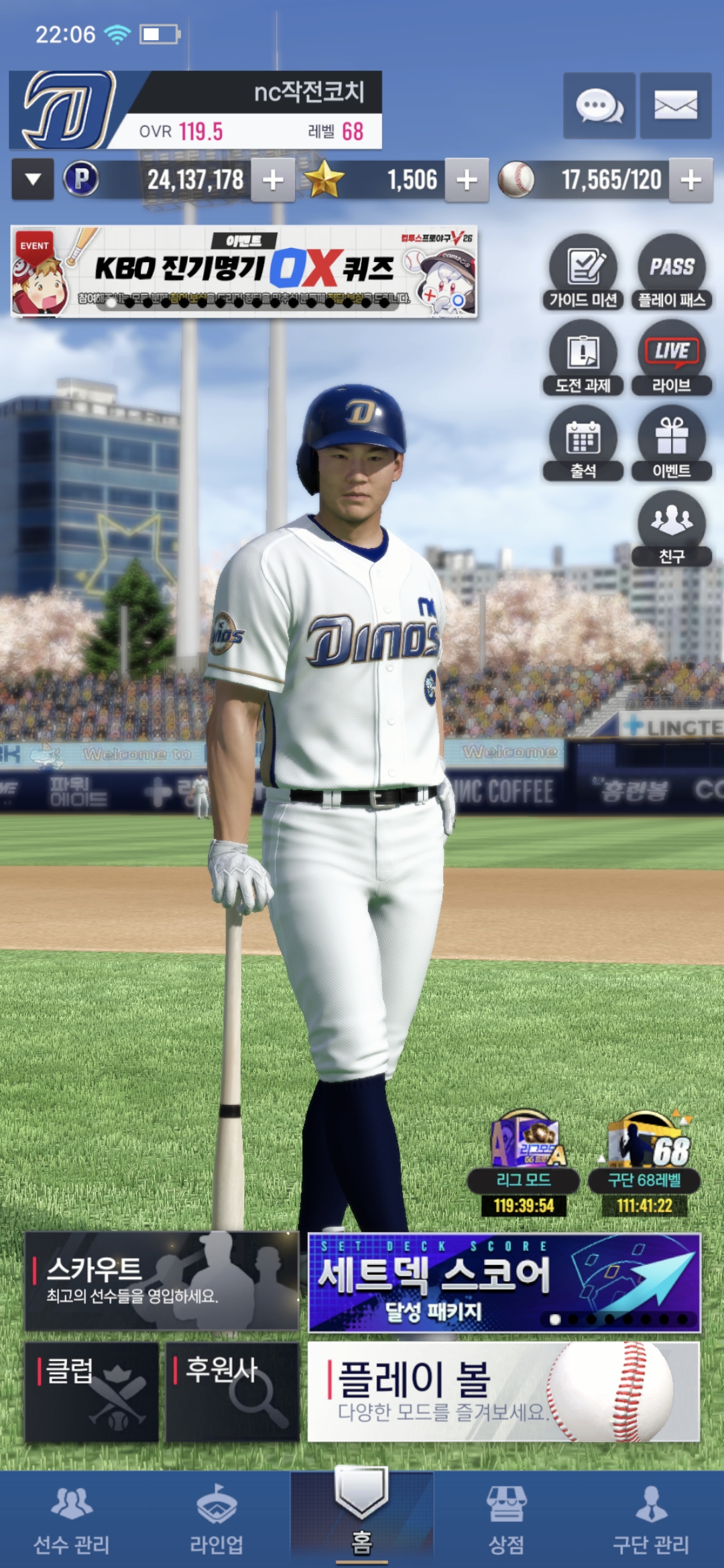
Task: Open the mailbox envelope icon
Action: click(675, 106)
